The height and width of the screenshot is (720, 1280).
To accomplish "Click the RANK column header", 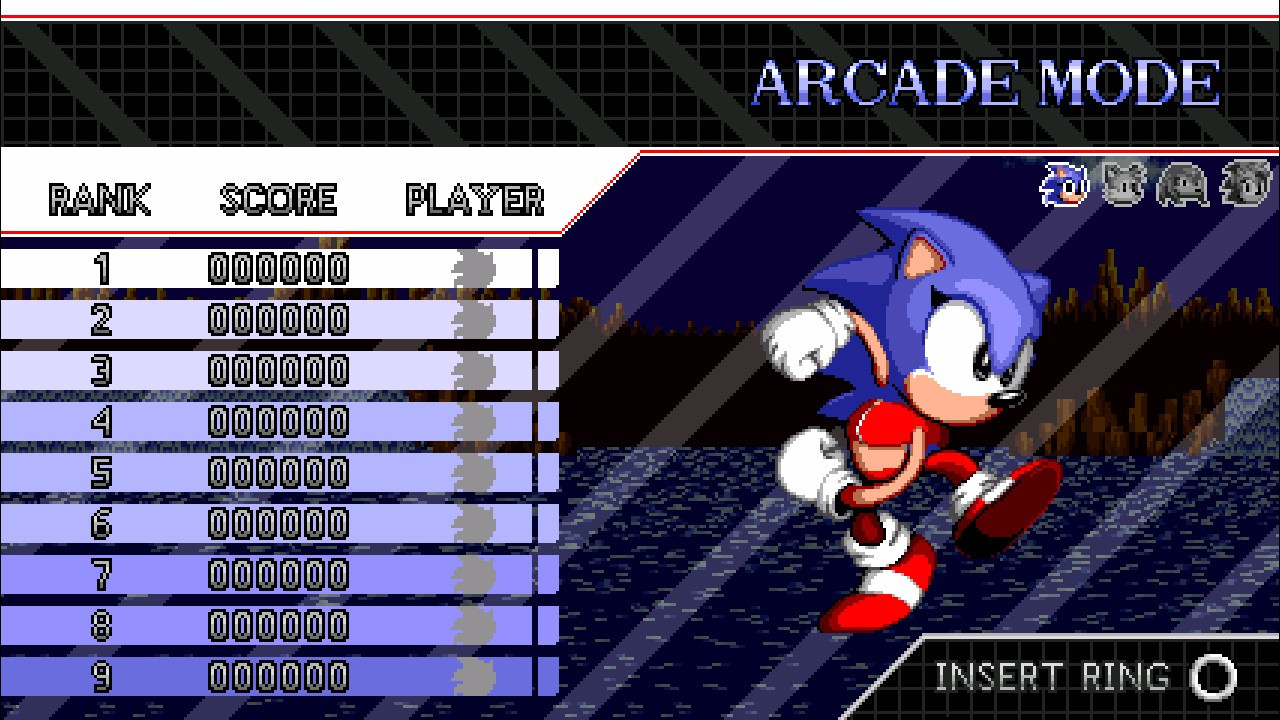I will [98, 198].
